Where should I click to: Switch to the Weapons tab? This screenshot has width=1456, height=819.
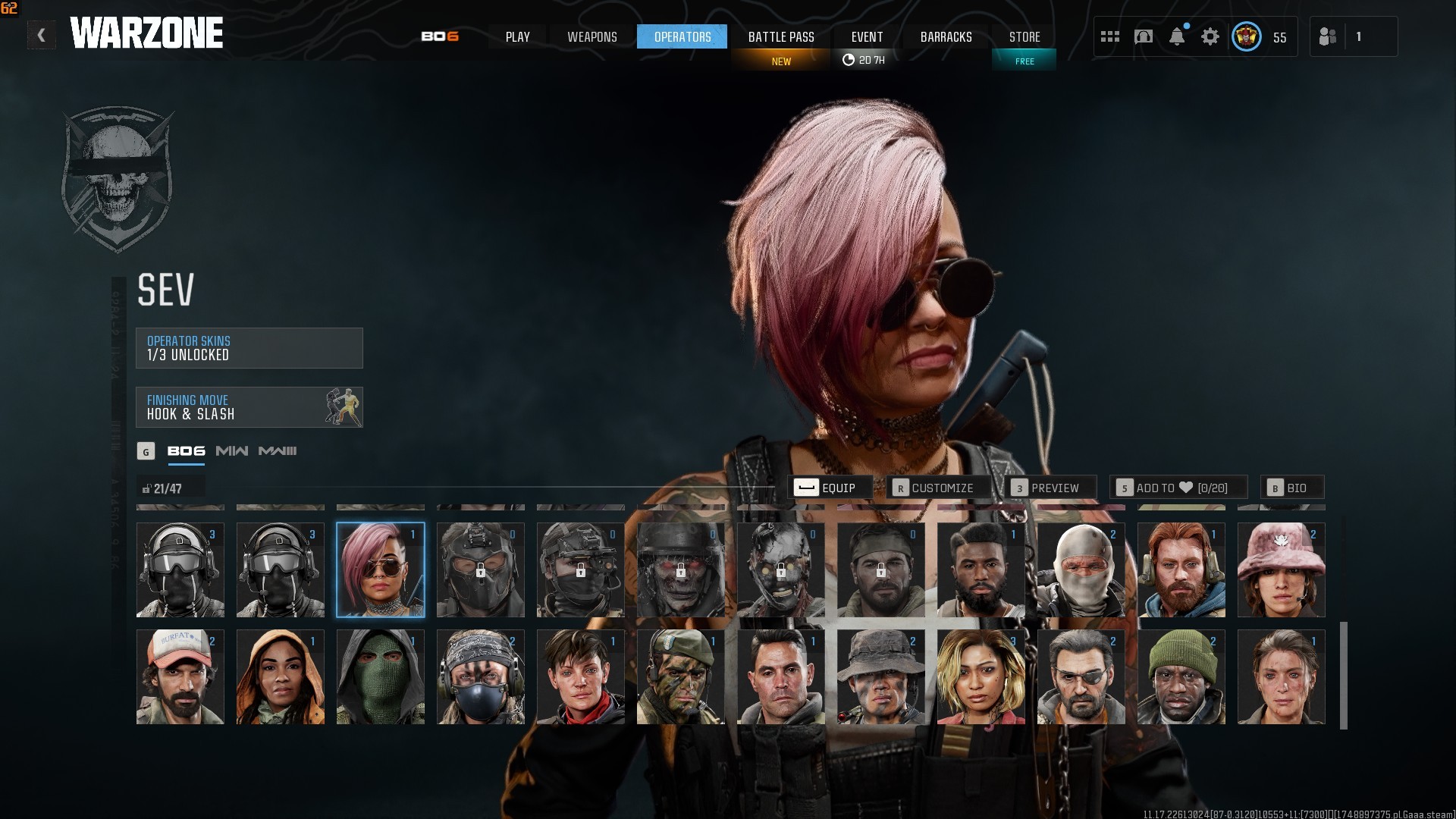[591, 36]
